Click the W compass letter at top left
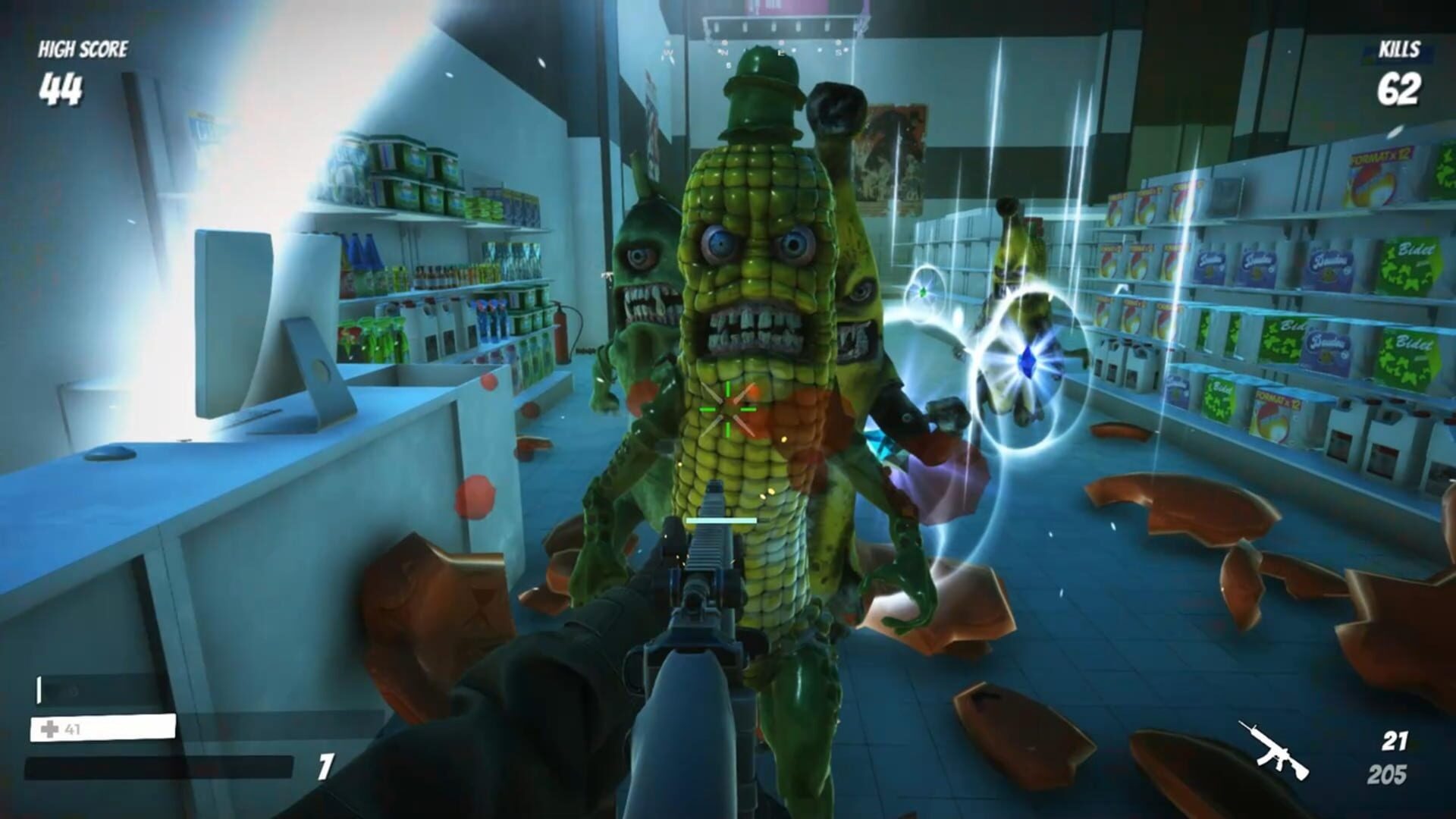Viewport: 1456px width, 819px height. [669, 52]
